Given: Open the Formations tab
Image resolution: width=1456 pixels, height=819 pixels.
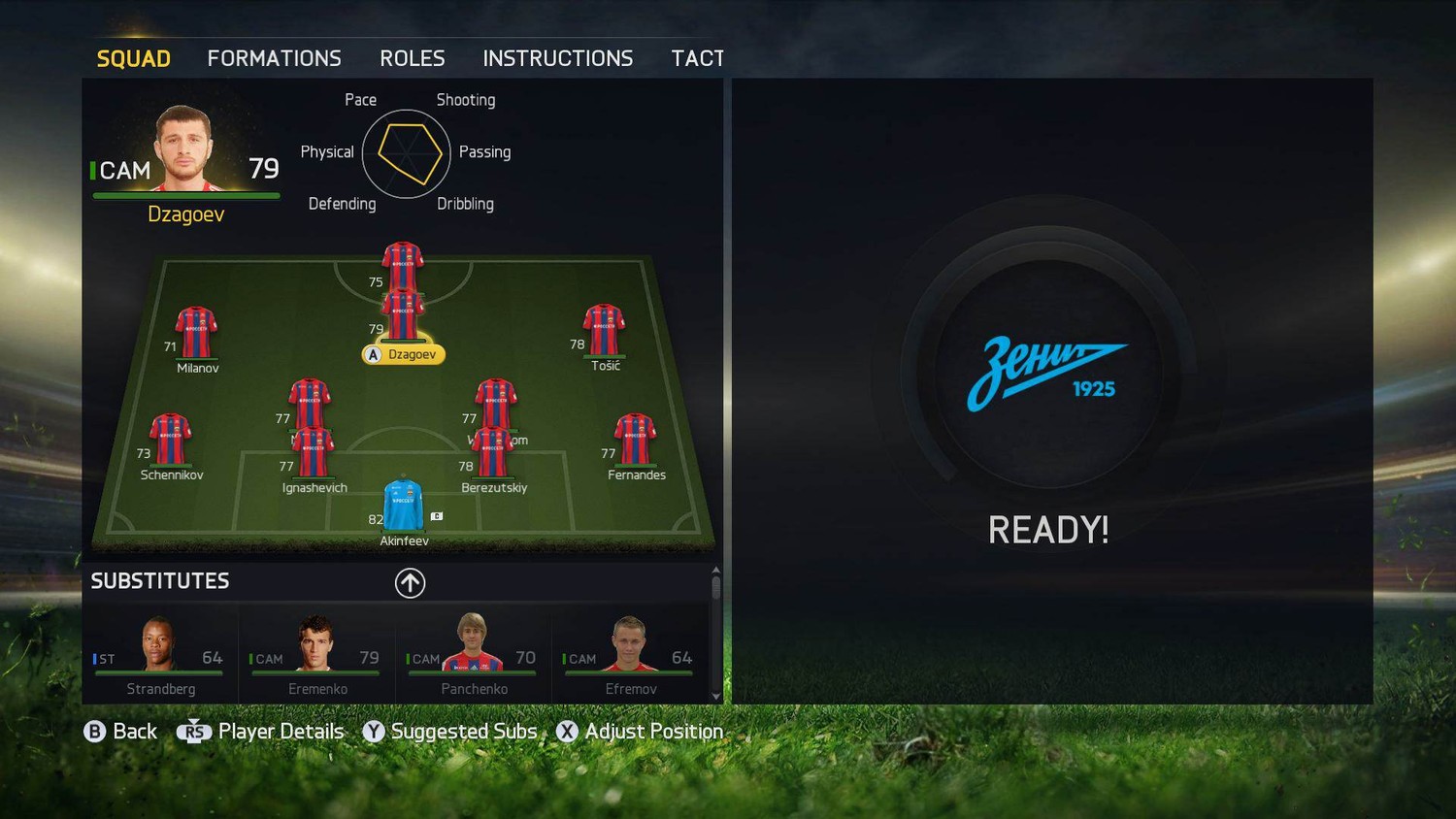Looking at the screenshot, I should coord(274,59).
